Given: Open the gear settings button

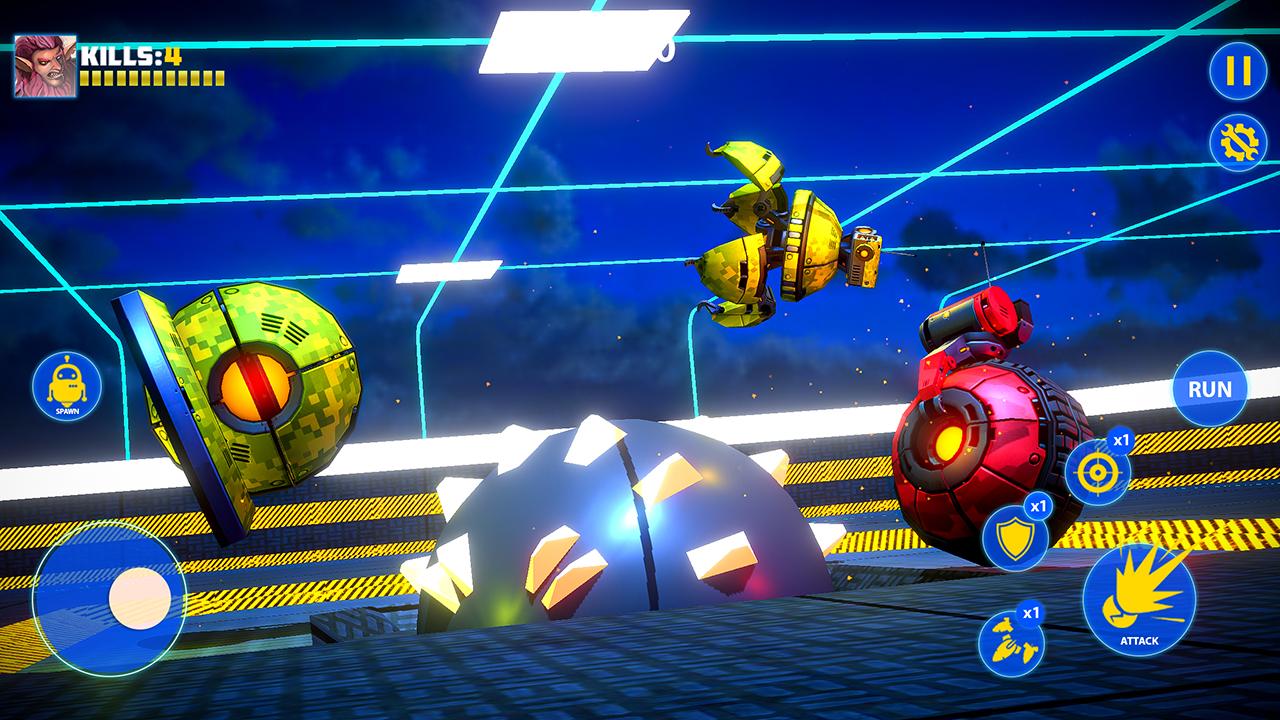Looking at the screenshot, I should coord(1237,142).
